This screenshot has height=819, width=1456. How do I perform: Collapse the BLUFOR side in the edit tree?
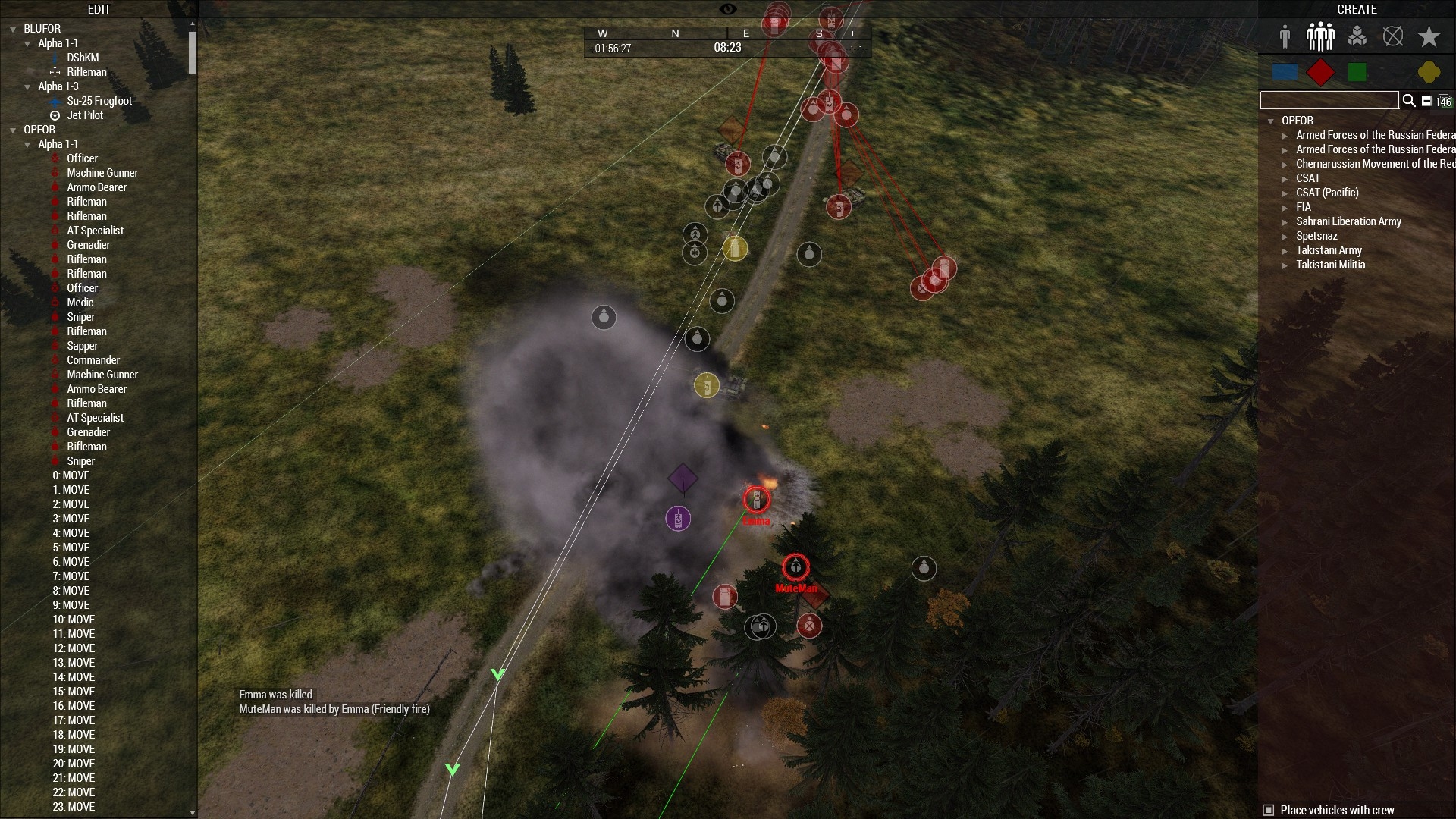(x=13, y=30)
